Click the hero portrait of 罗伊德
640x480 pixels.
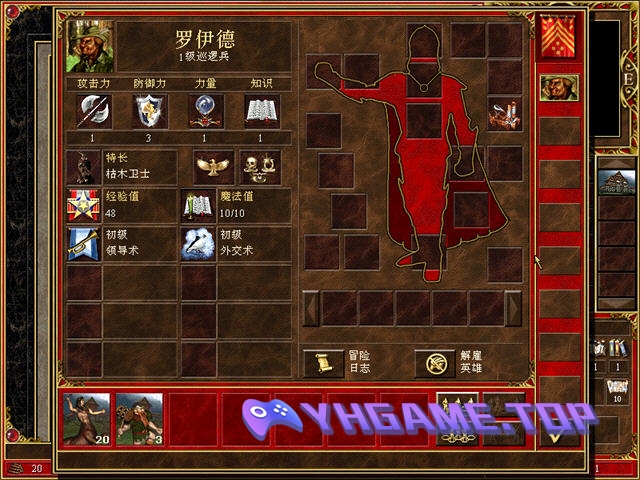[x=90, y=46]
